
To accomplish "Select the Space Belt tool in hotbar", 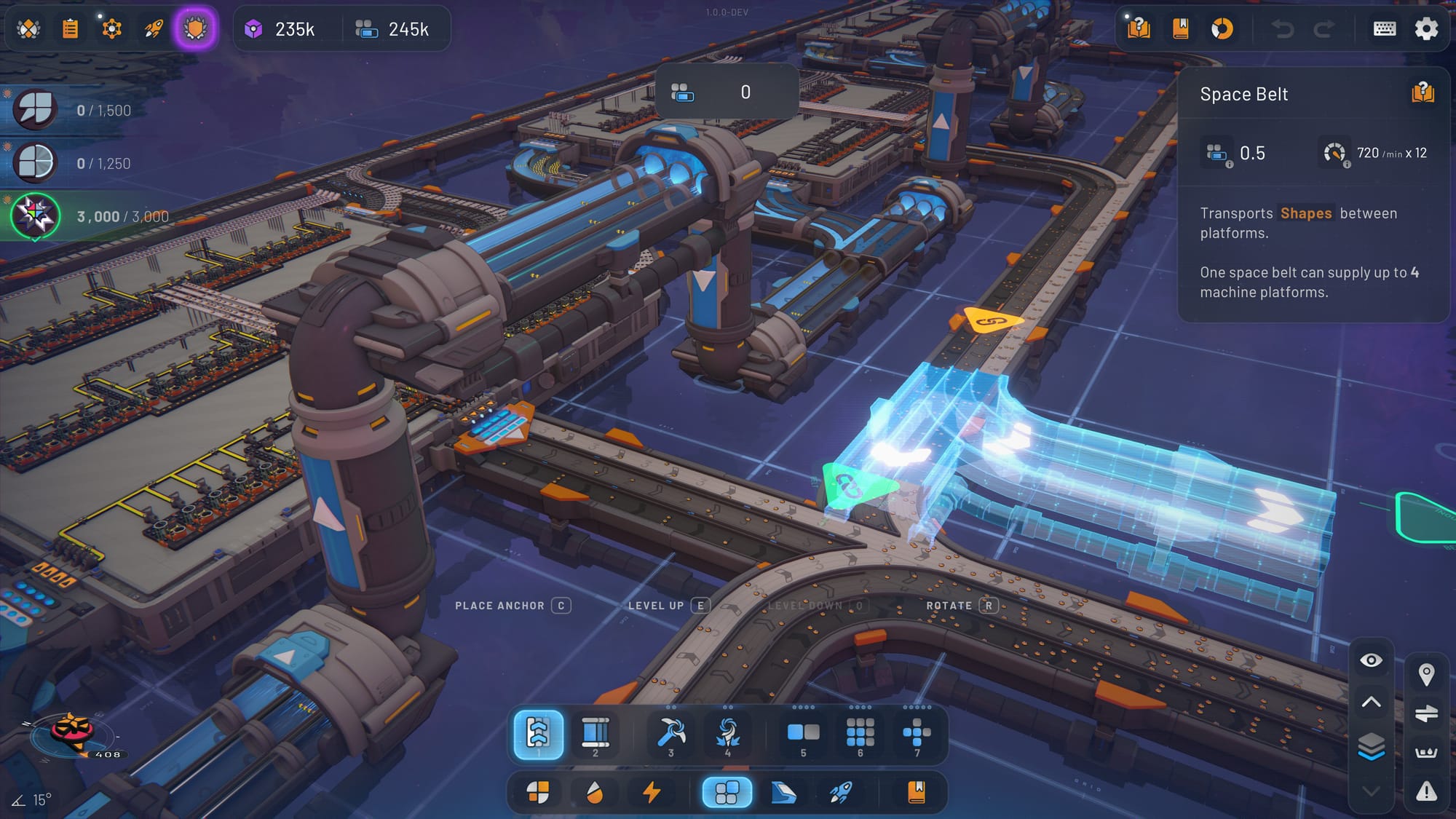I will coord(538,734).
